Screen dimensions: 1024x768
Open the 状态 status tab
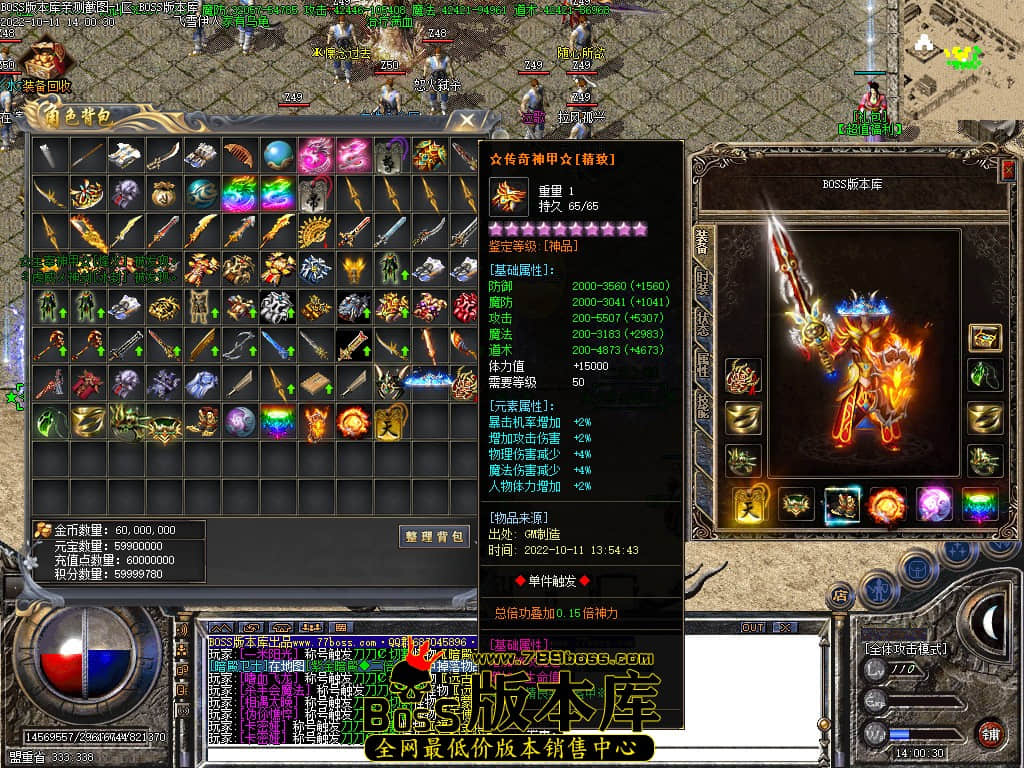pyautogui.click(x=702, y=322)
